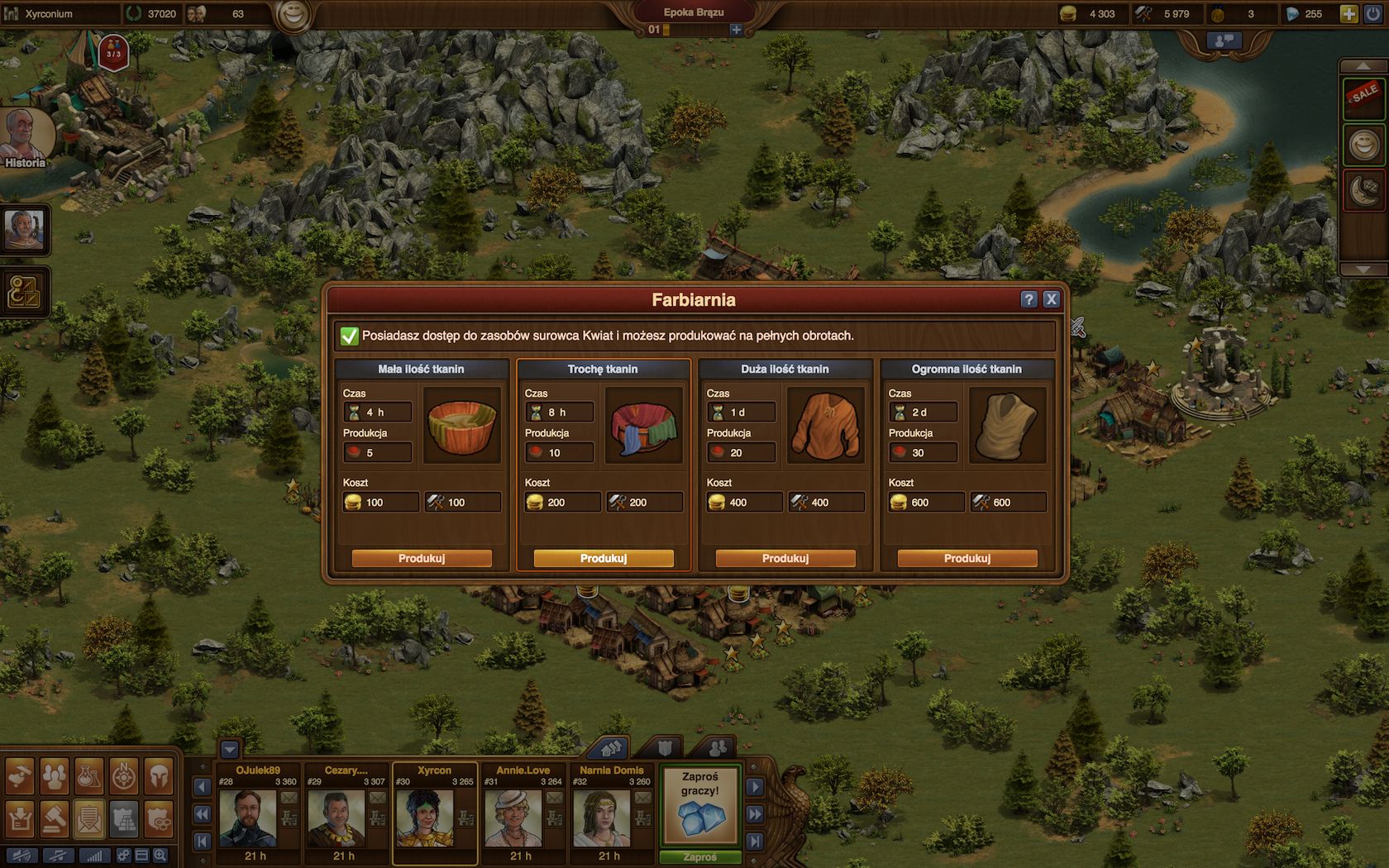Select player Annie.Love's portrait

tap(513, 818)
